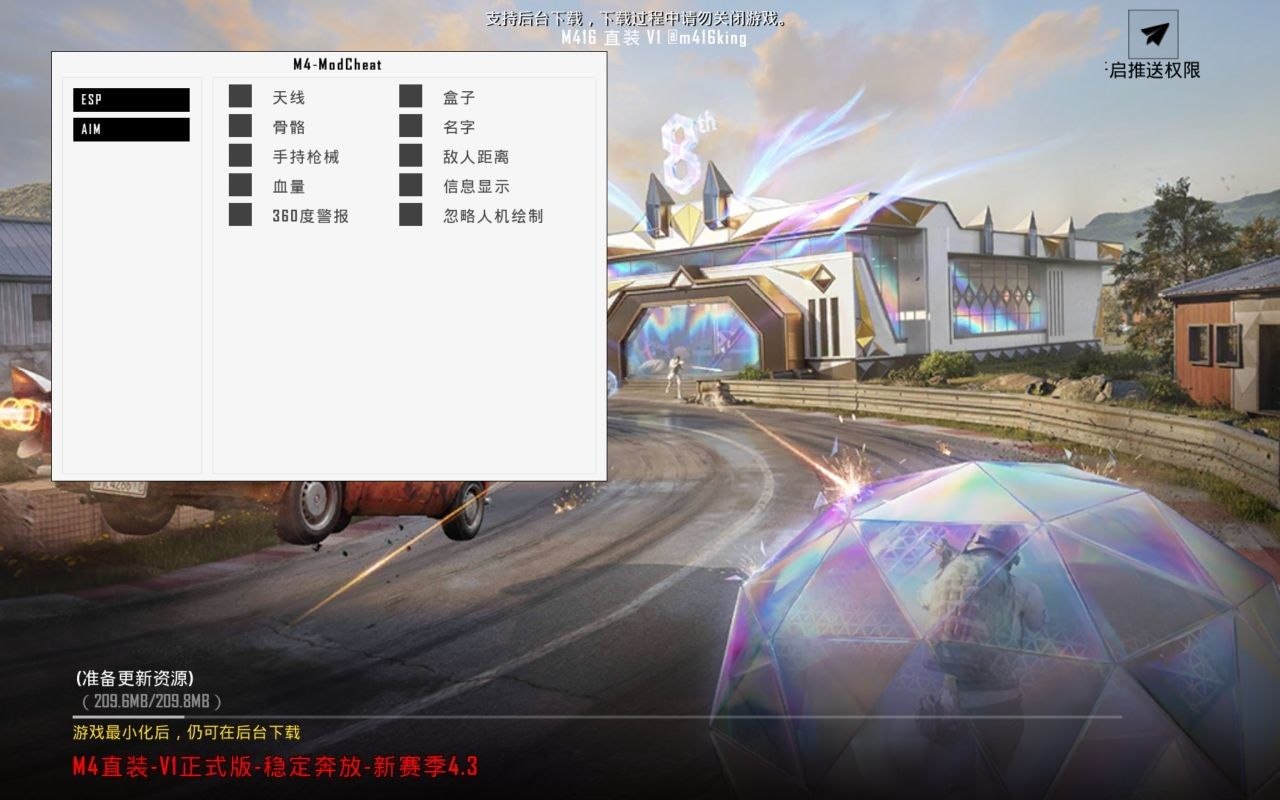This screenshot has height=800, width=1280.
Task: Toggle 手持枪械 (held weapon) display
Action: tap(240, 156)
